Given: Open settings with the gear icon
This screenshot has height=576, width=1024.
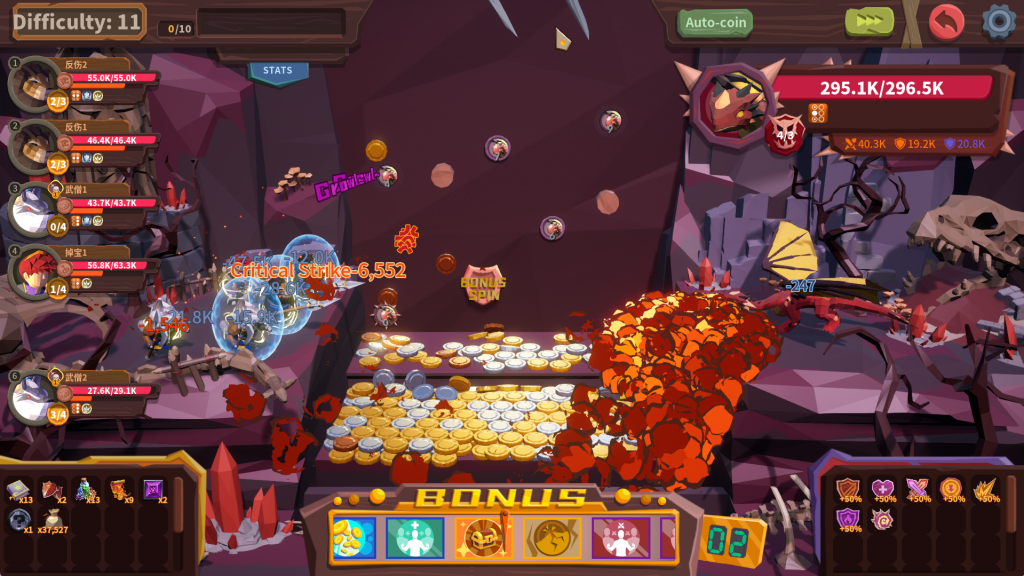Looking at the screenshot, I should pyautogui.click(x=998, y=21).
